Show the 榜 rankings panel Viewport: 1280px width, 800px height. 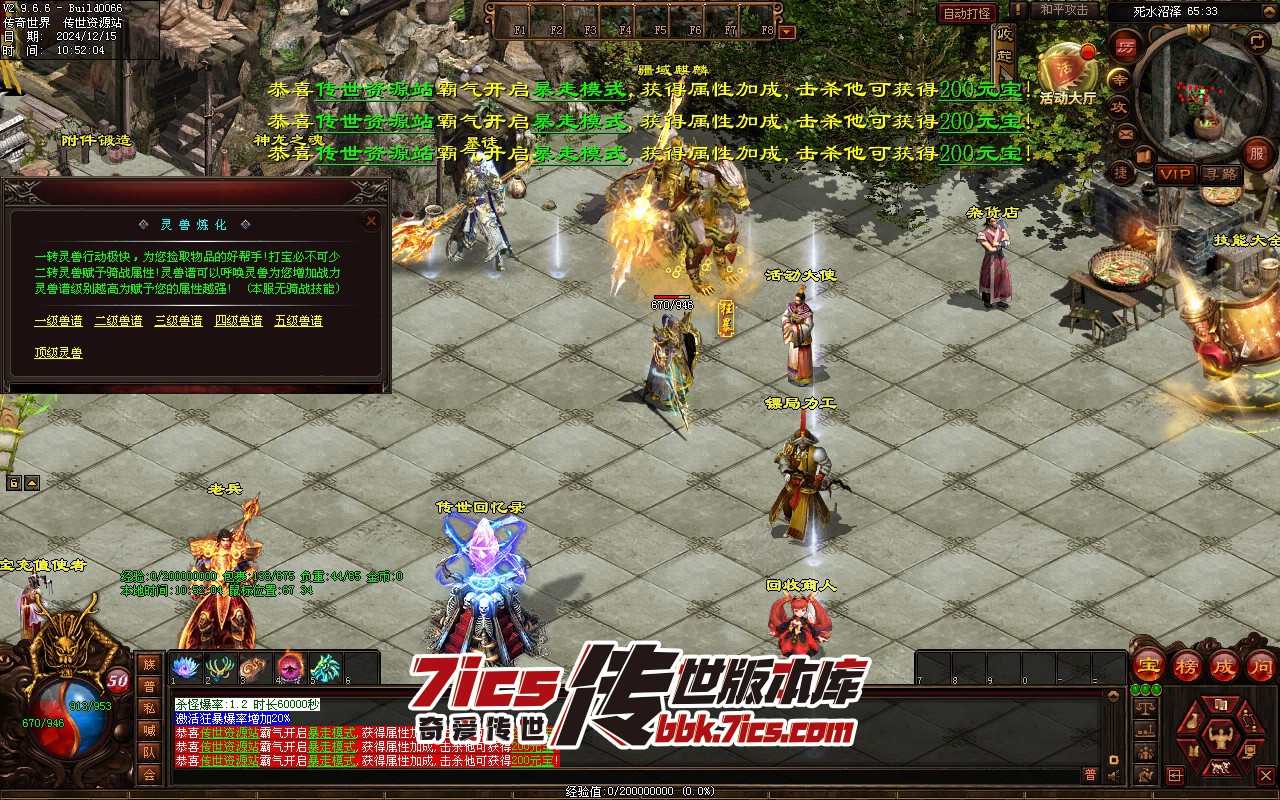coord(1186,665)
